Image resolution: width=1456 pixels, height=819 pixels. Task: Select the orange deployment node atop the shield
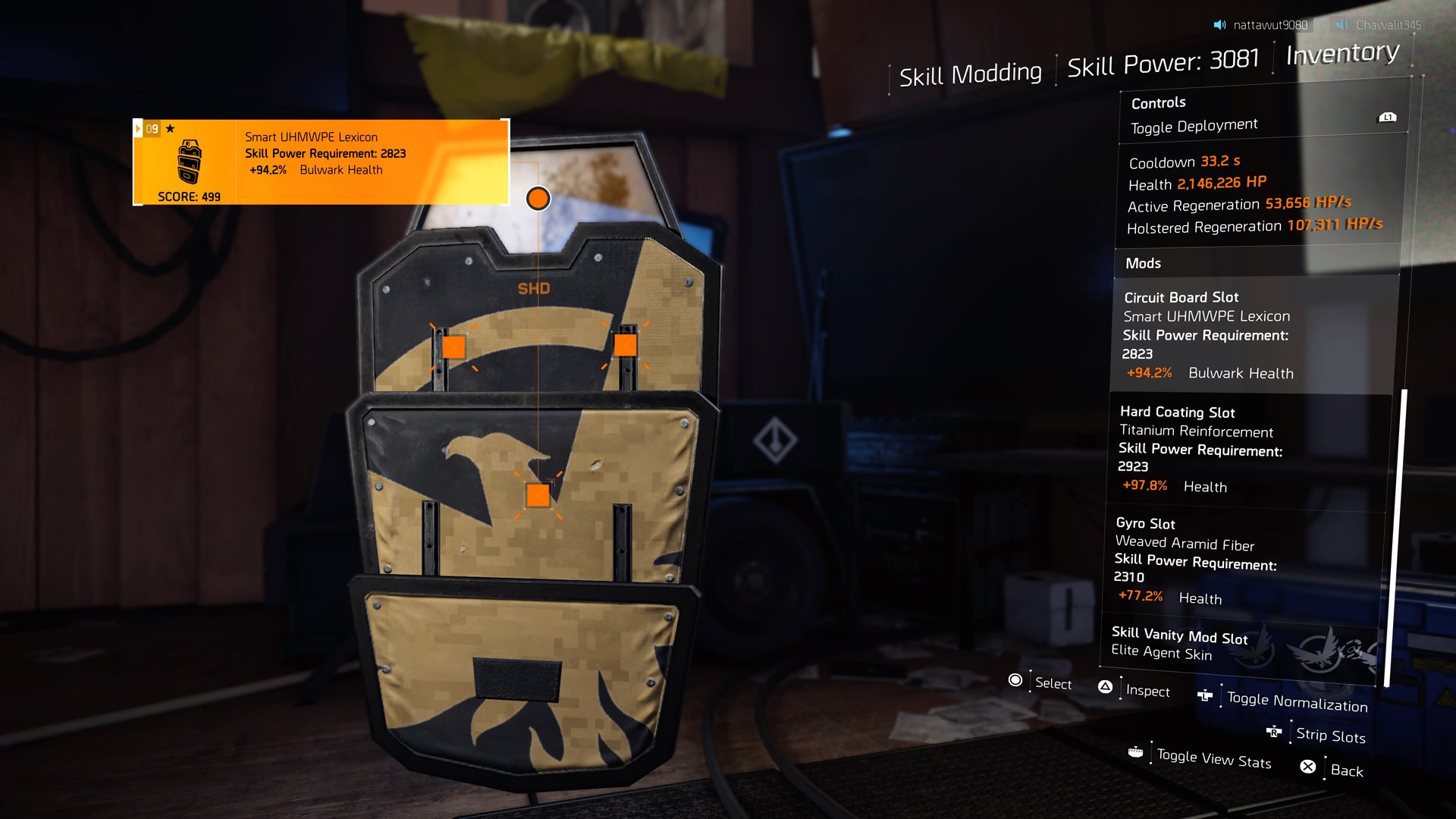pos(538,198)
